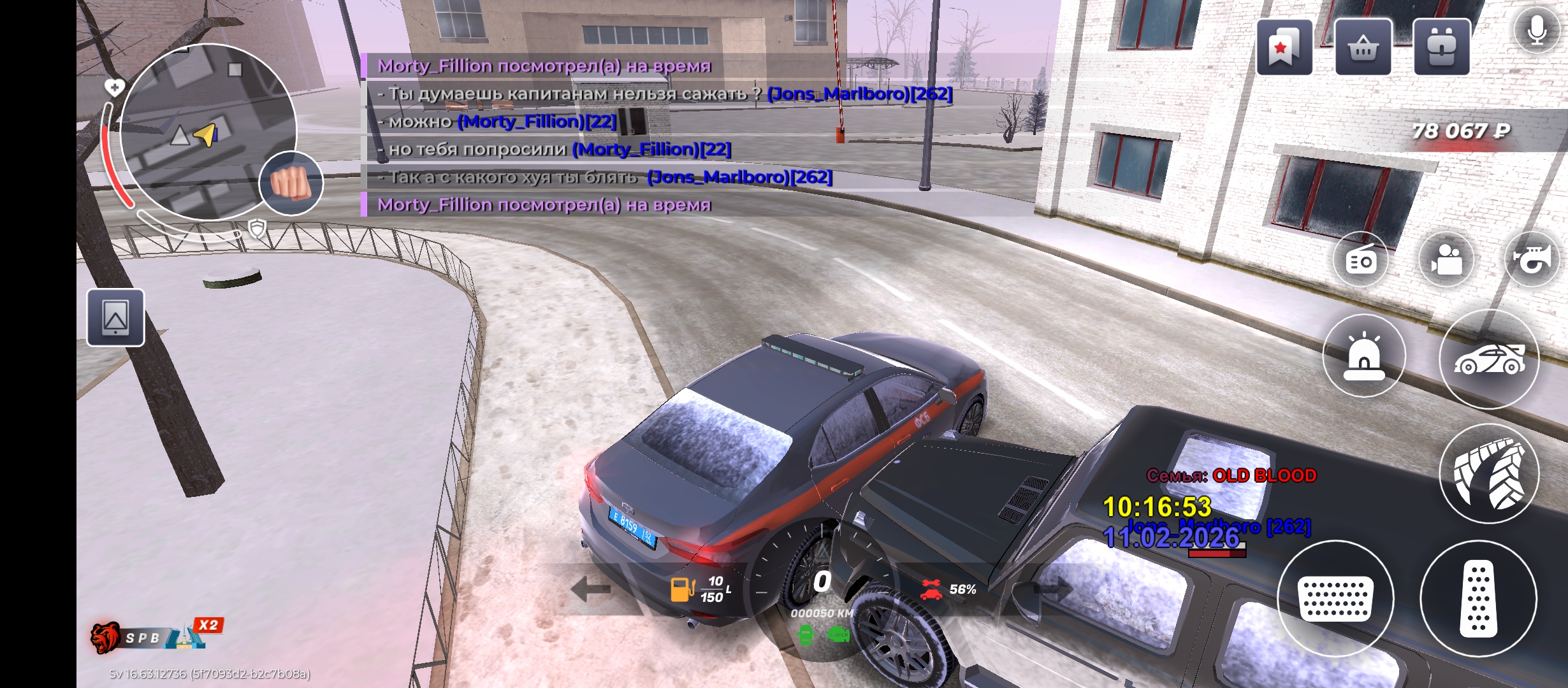The width and height of the screenshot is (1568, 688).
Task: Hit the wide brake pedal
Action: point(1335,599)
